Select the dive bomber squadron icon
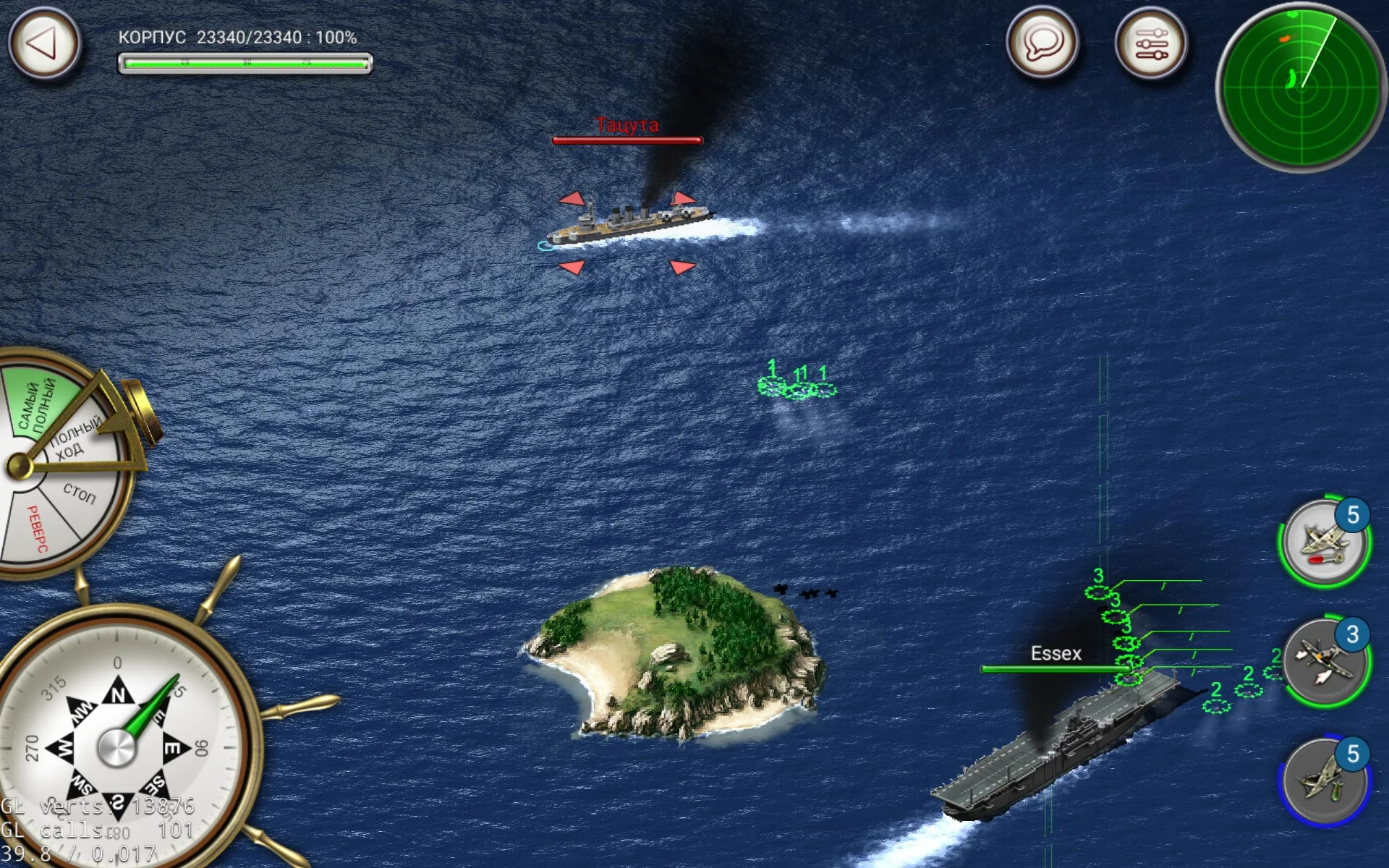 pos(1325,782)
